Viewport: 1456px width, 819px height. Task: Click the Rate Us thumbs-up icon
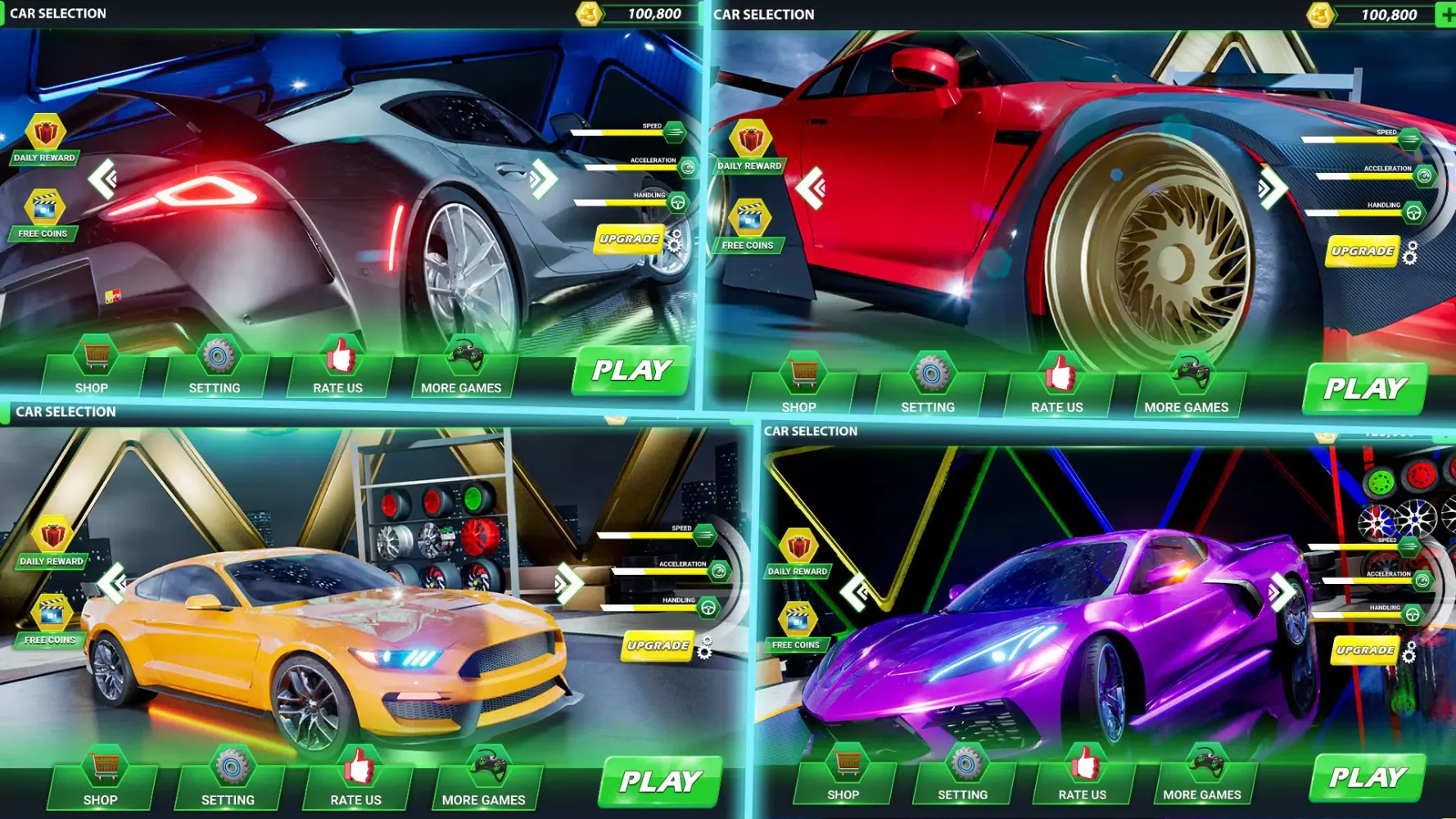(338, 355)
